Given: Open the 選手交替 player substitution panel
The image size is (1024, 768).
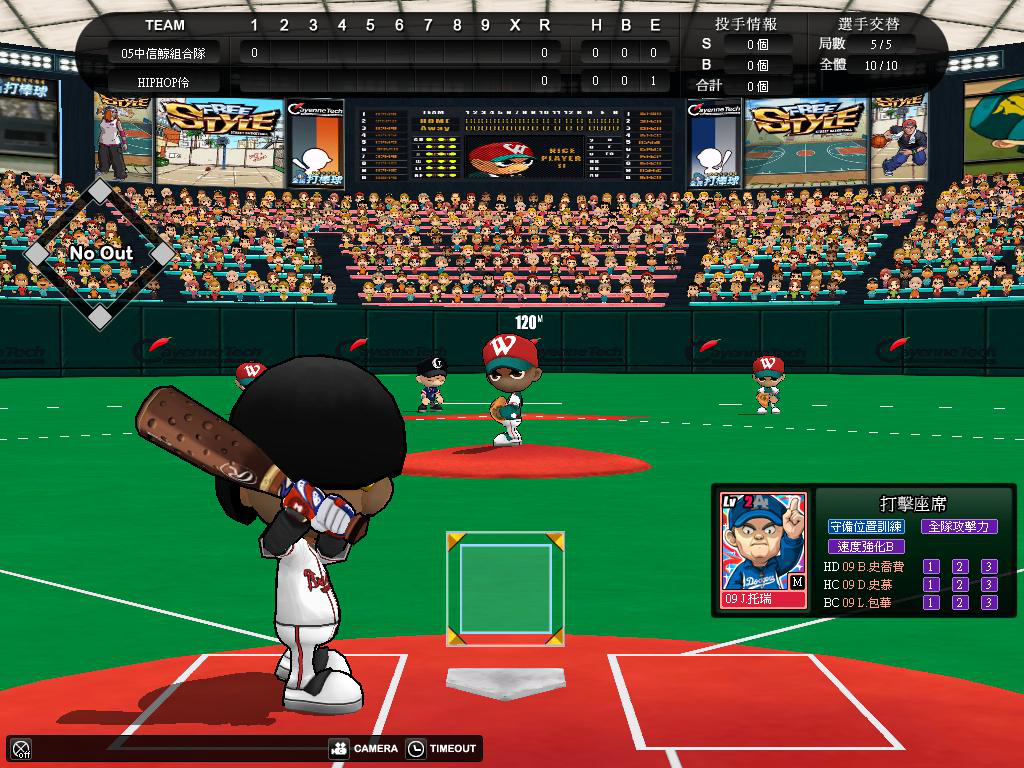Looking at the screenshot, I should pos(867,24).
